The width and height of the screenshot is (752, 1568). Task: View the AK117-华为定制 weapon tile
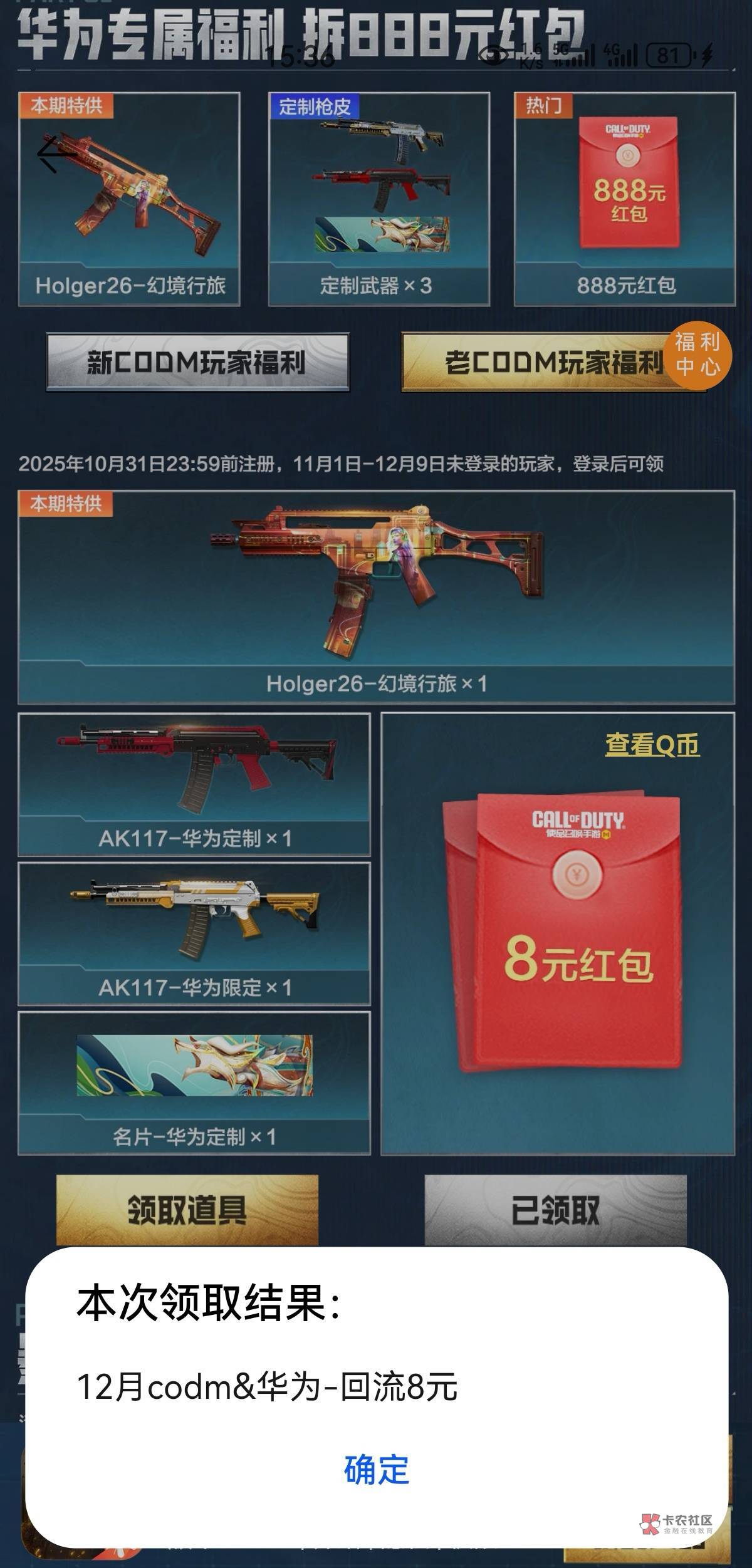click(194, 784)
